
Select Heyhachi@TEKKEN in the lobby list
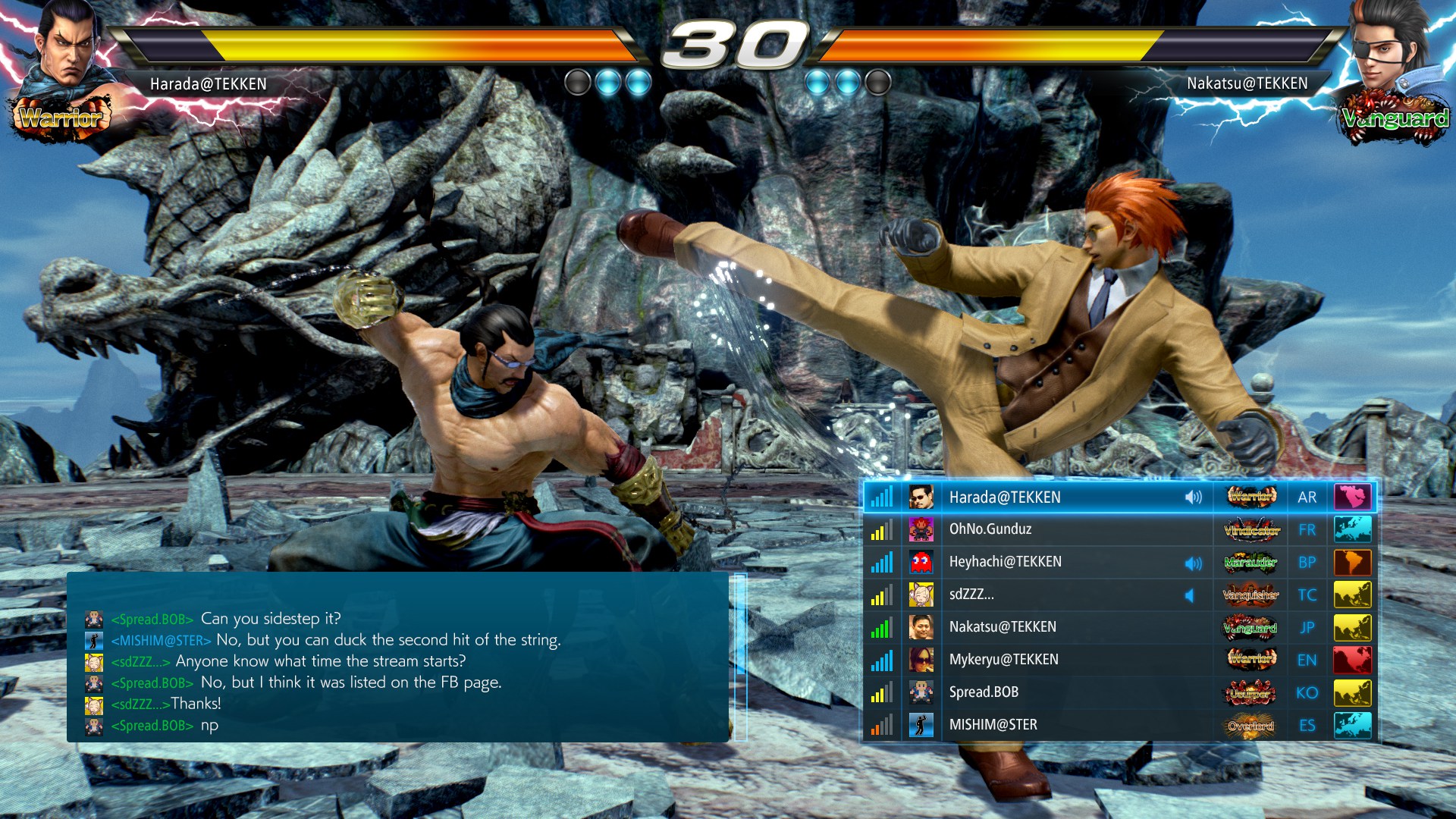tap(1005, 562)
